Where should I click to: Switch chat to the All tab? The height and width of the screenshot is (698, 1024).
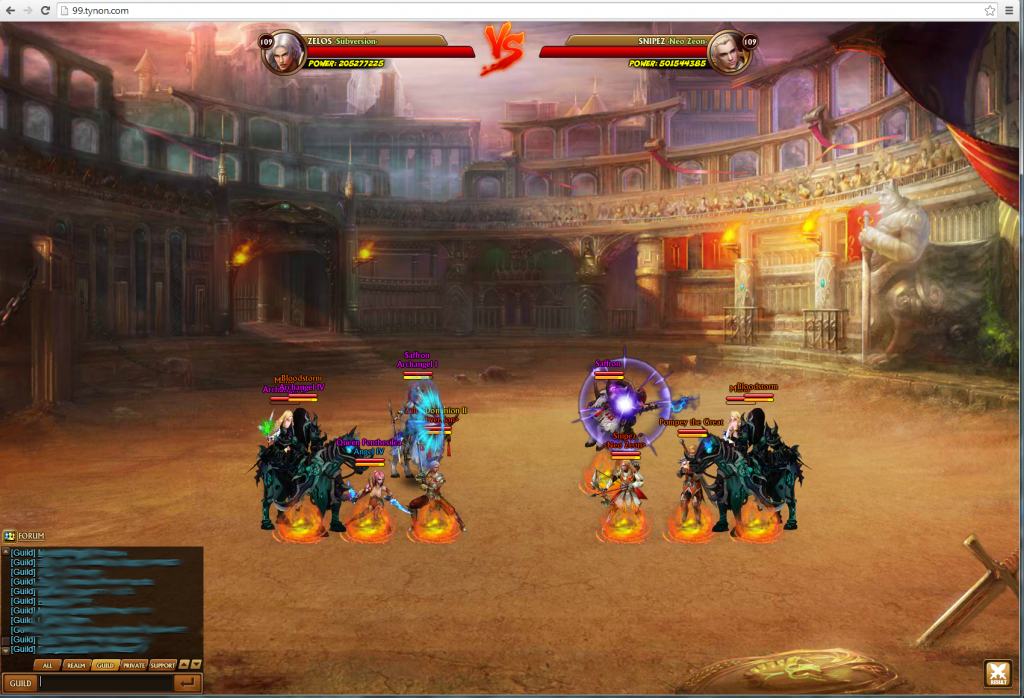[x=46, y=665]
